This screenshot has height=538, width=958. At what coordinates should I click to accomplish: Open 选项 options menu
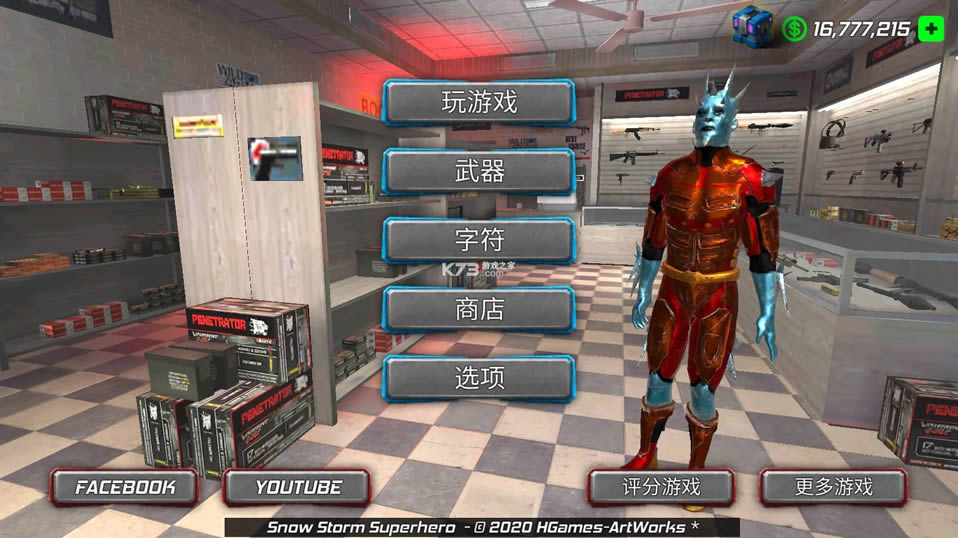pos(478,378)
